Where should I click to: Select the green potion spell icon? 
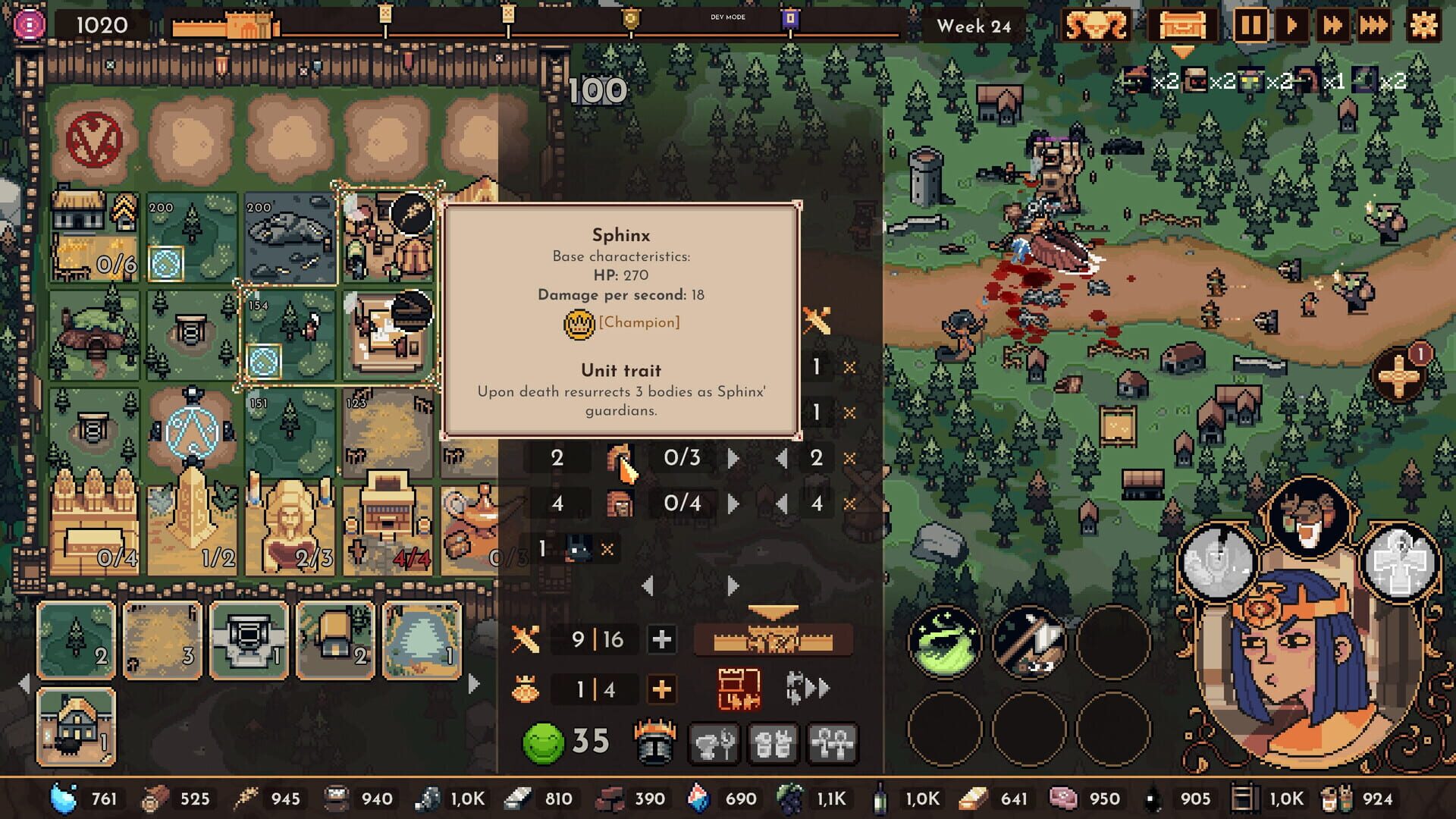(x=944, y=641)
